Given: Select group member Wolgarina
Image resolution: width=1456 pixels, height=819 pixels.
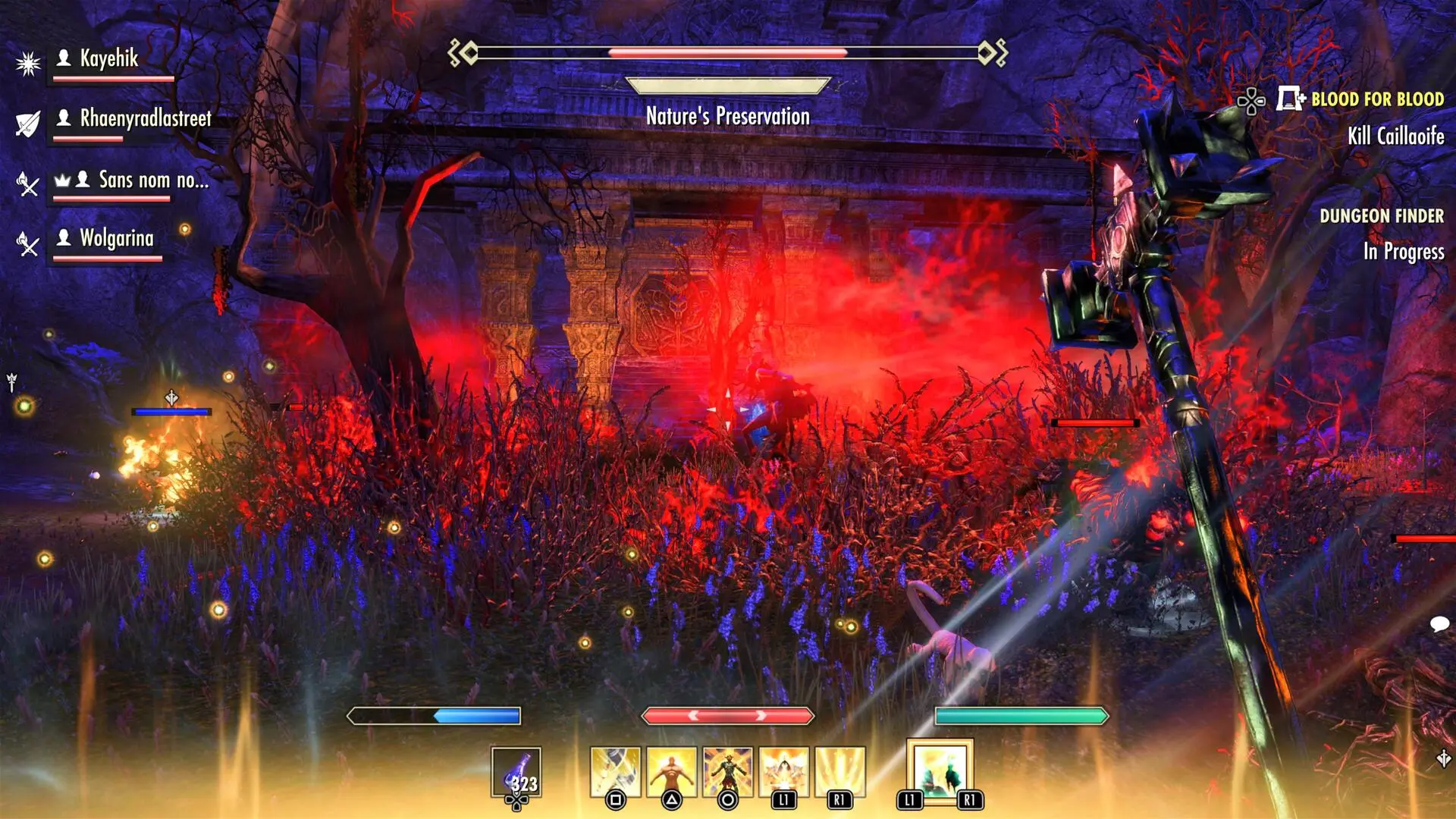Looking at the screenshot, I should (116, 239).
